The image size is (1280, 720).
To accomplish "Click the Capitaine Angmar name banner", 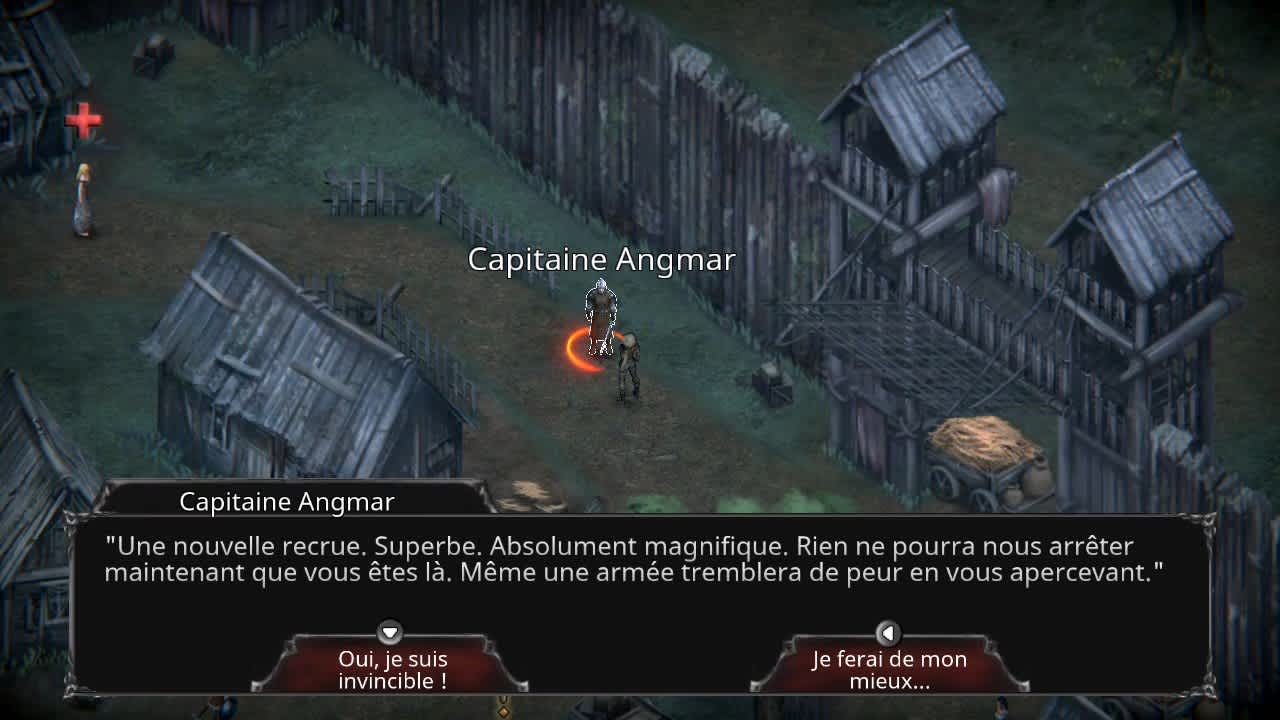I will tap(288, 501).
